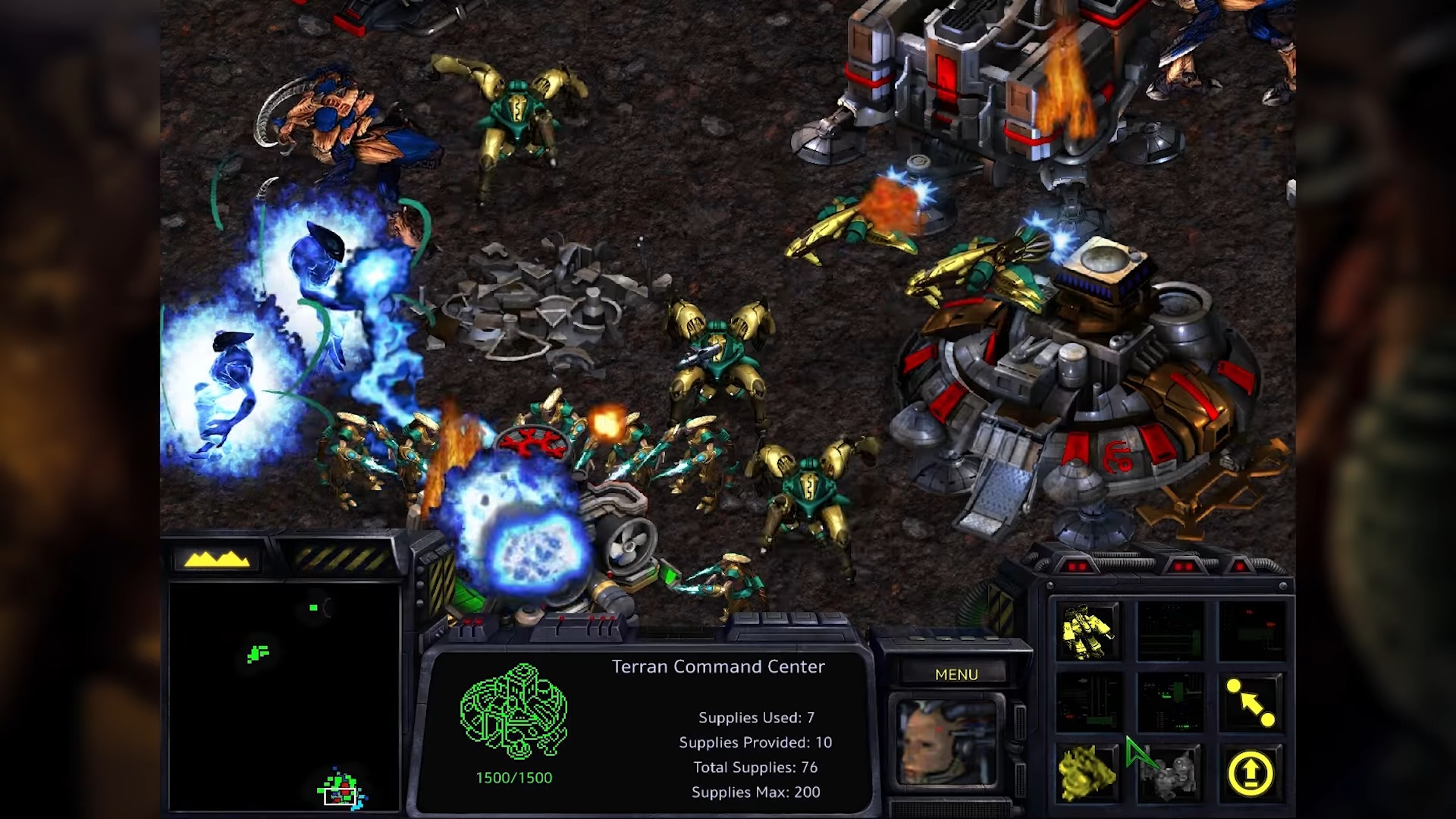
Task: Open the game MENU button
Action: click(955, 674)
